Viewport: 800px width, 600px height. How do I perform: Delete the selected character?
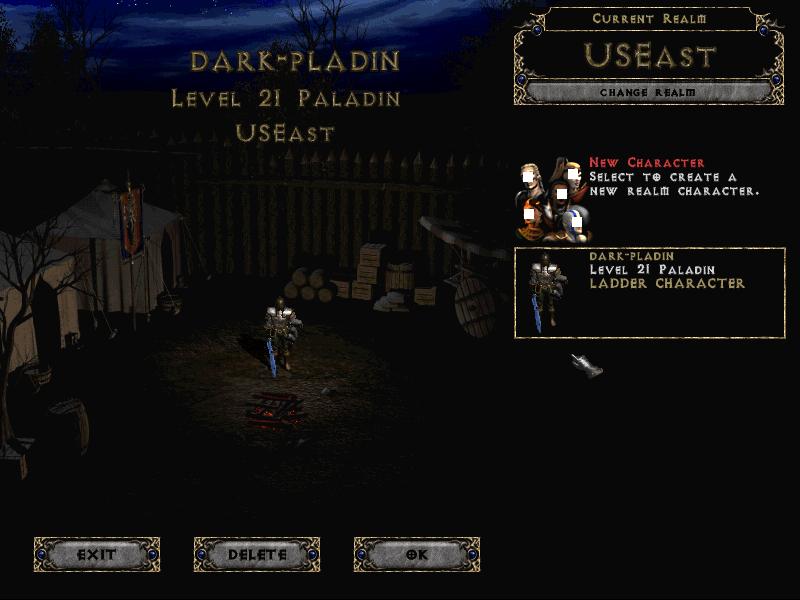click(257, 554)
